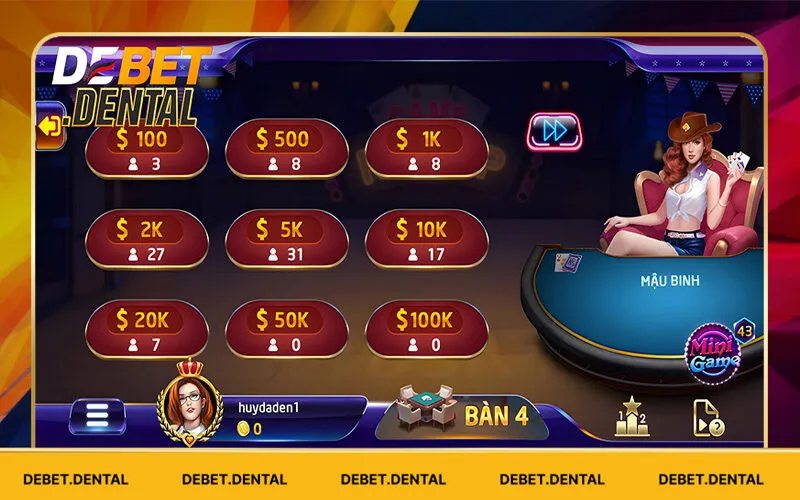Open the hamburger menu
This screenshot has width=800, height=500.
point(97,416)
